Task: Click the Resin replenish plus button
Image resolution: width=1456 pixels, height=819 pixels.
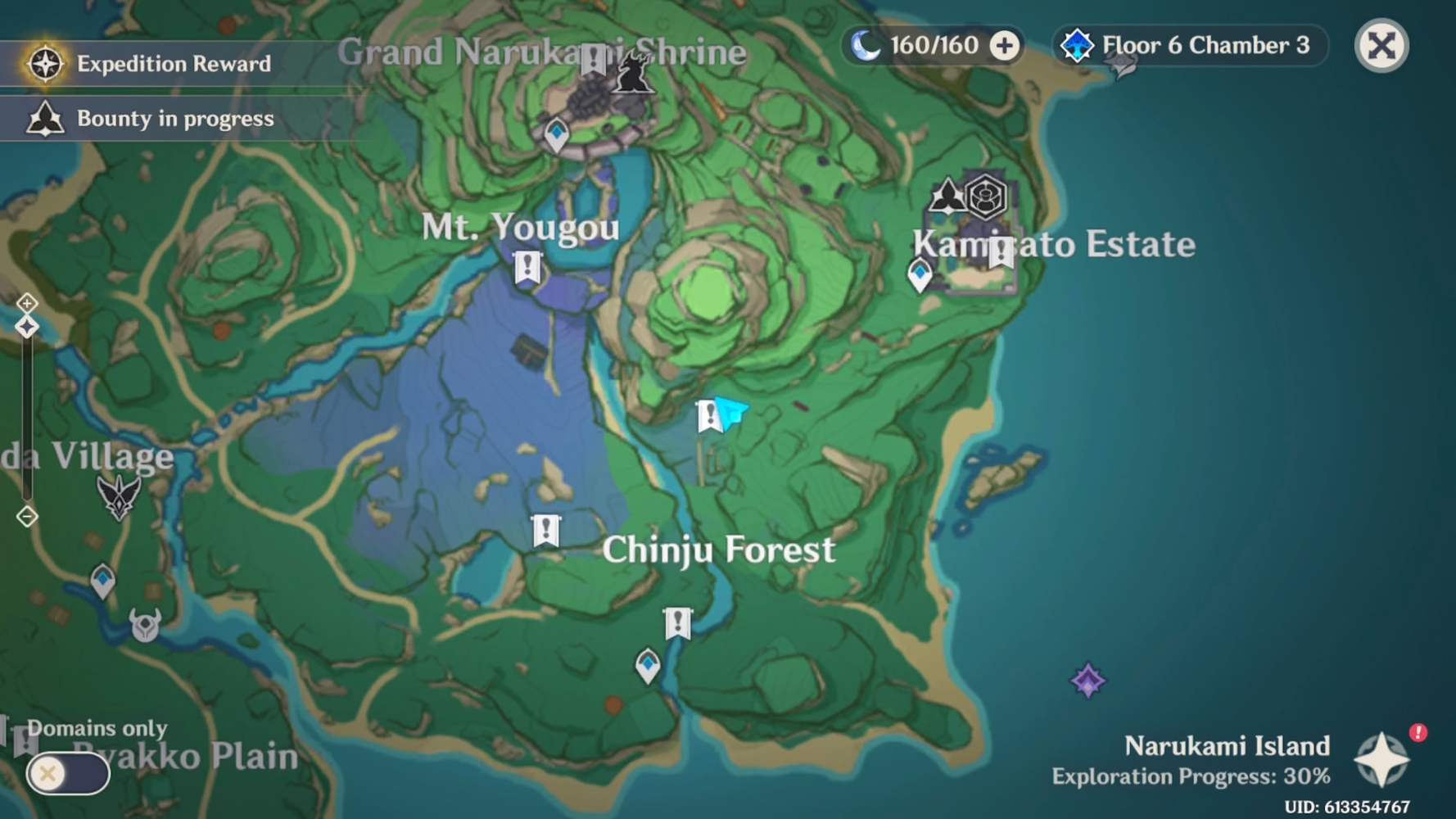Action: click(x=1005, y=46)
